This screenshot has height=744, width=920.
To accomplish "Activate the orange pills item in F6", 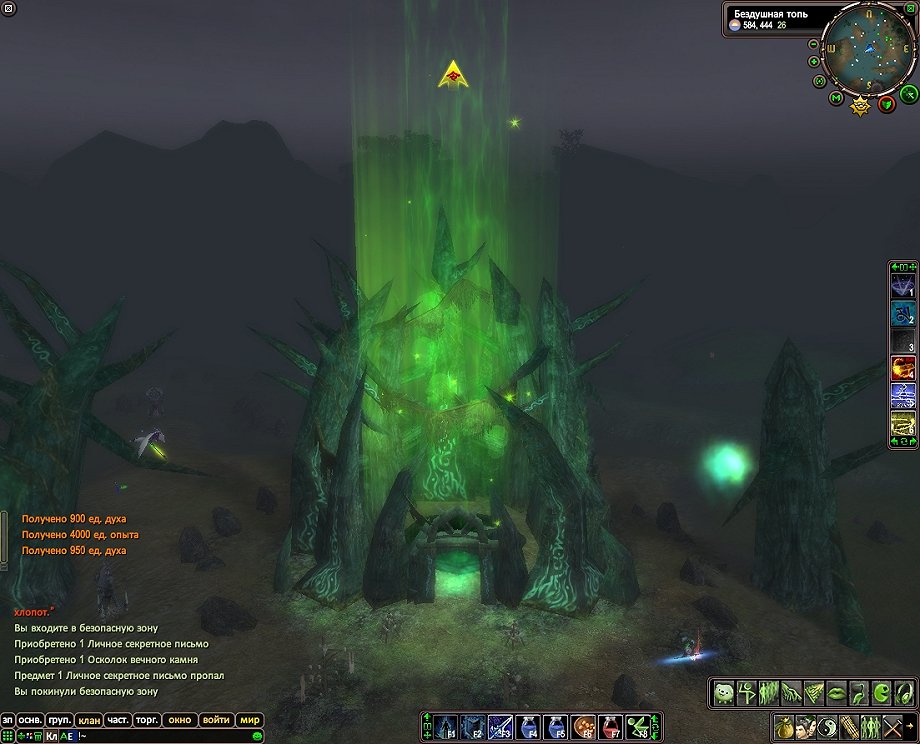I will [x=582, y=727].
